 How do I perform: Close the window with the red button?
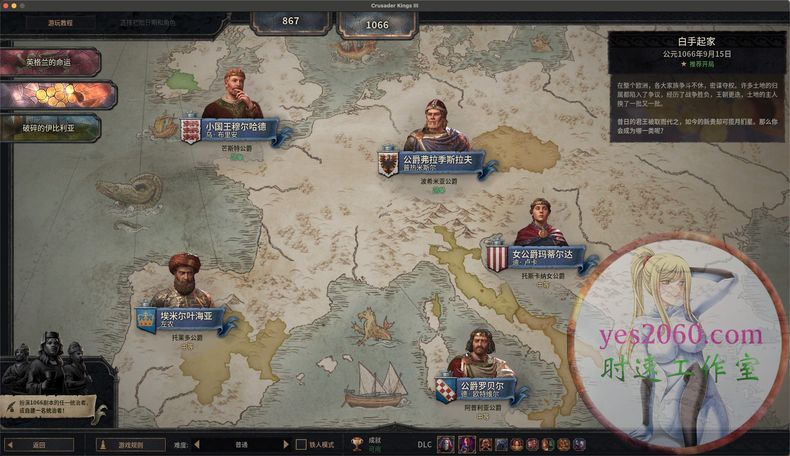(8, 5)
